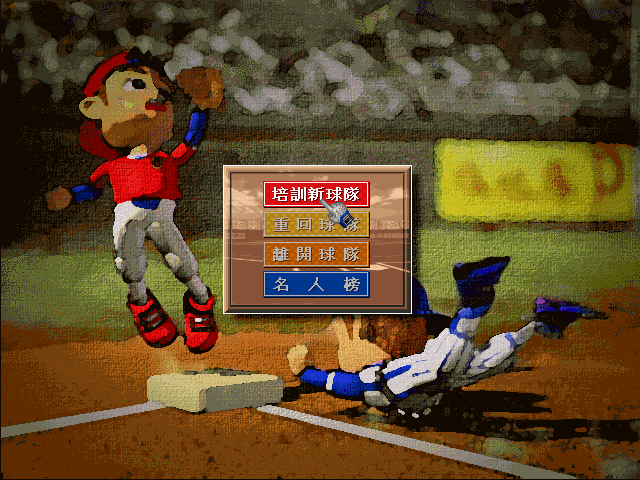Open the 名人榜 hall of fame
This screenshot has height=480, width=640.
[316, 284]
